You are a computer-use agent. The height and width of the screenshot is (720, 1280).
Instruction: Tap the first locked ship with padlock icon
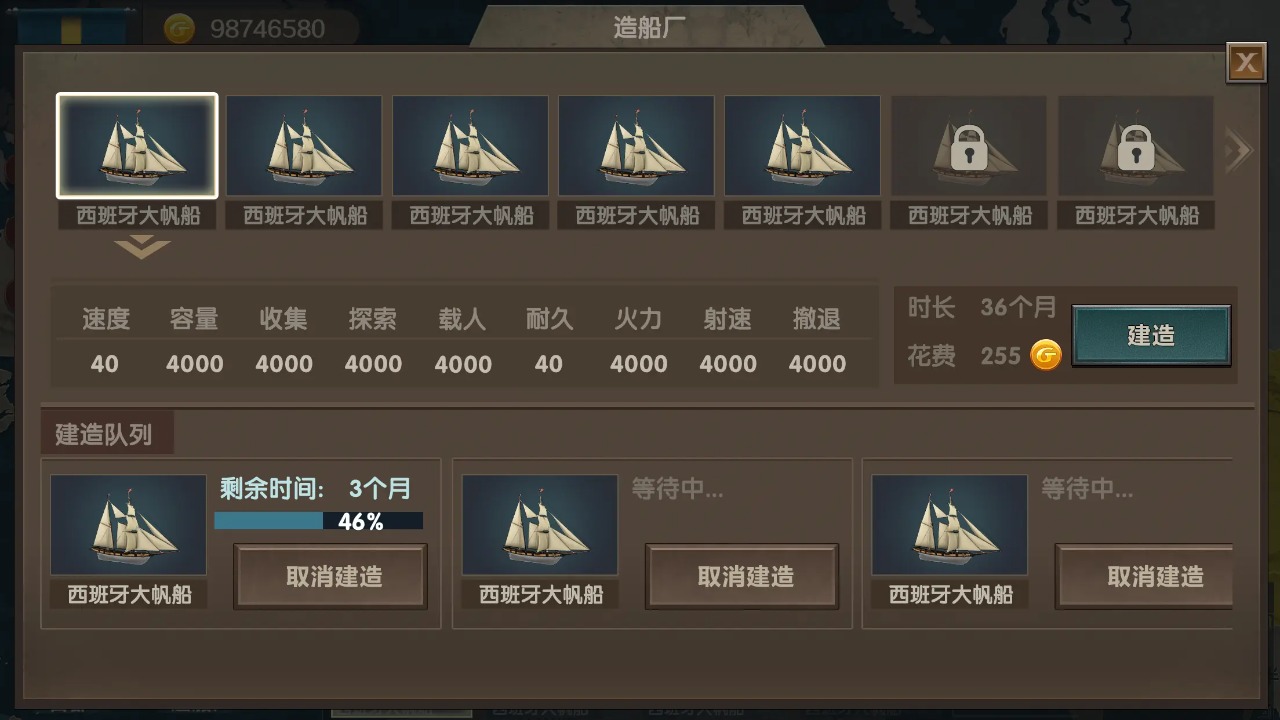968,145
